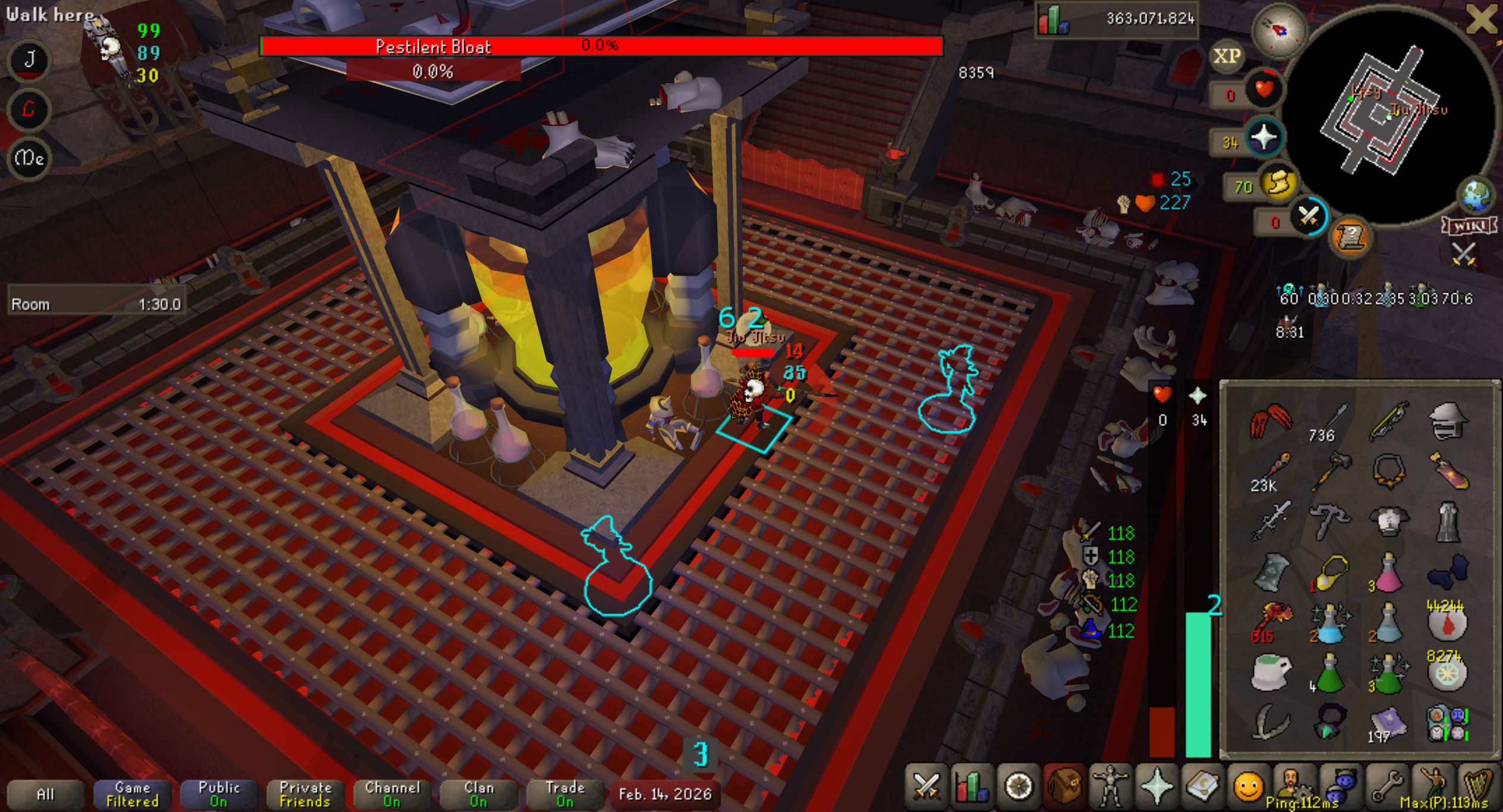The height and width of the screenshot is (812, 1503).
Task: Activate the special attack orb
Action: [x=1307, y=216]
